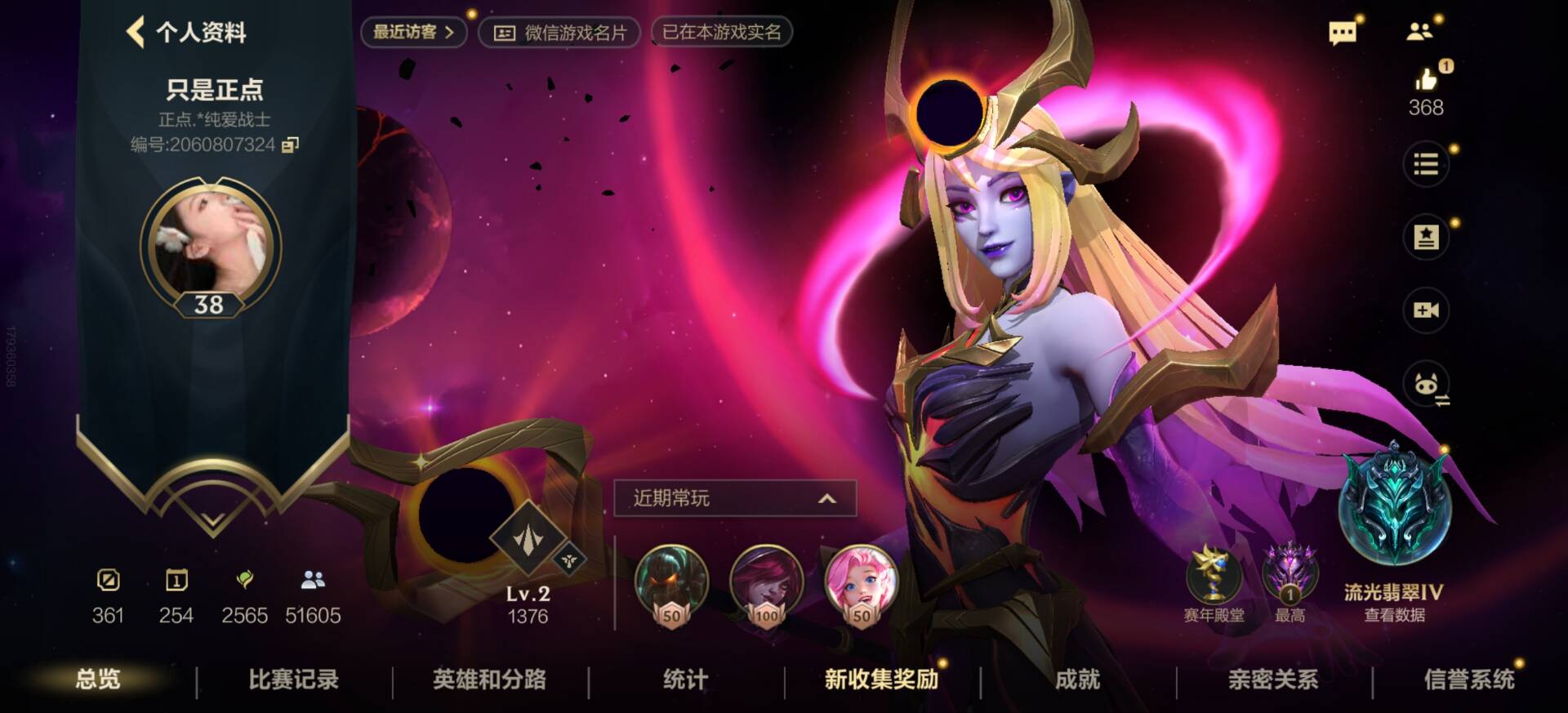Show the 新收集奖励 tab
The image size is (1568, 713).
click(x=881, y=680)
